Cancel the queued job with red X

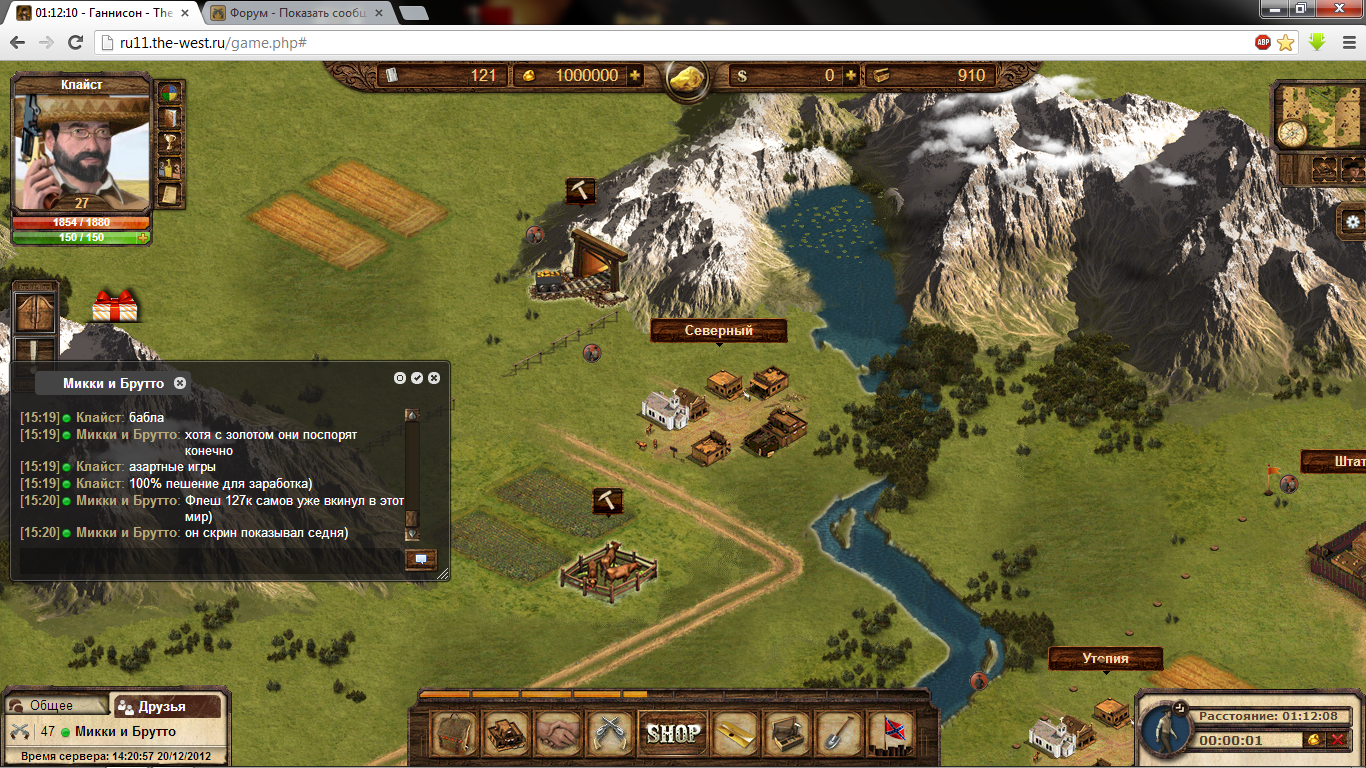pos(1337,740)
